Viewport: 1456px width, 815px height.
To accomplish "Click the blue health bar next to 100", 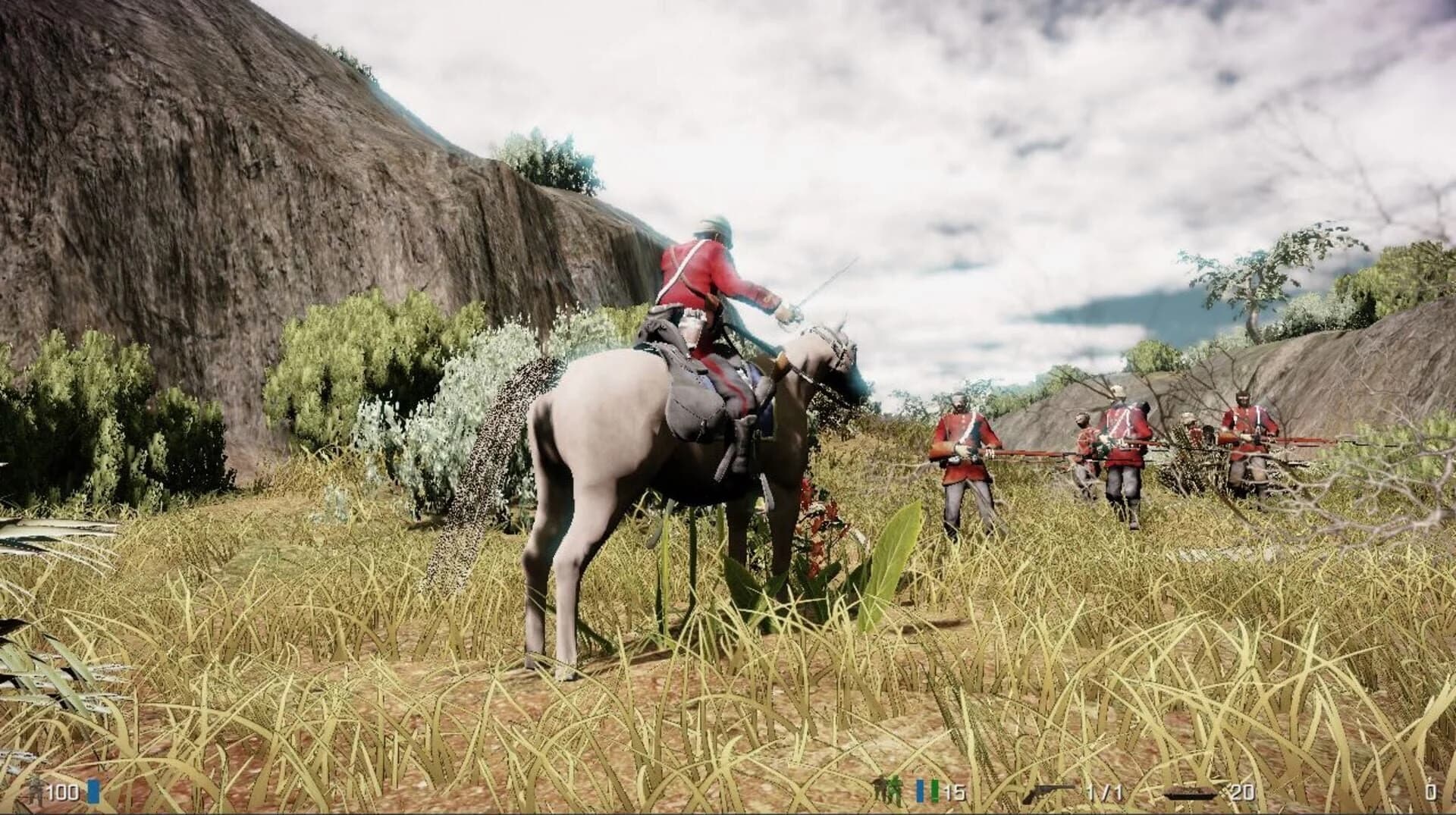I will [93, 791].
